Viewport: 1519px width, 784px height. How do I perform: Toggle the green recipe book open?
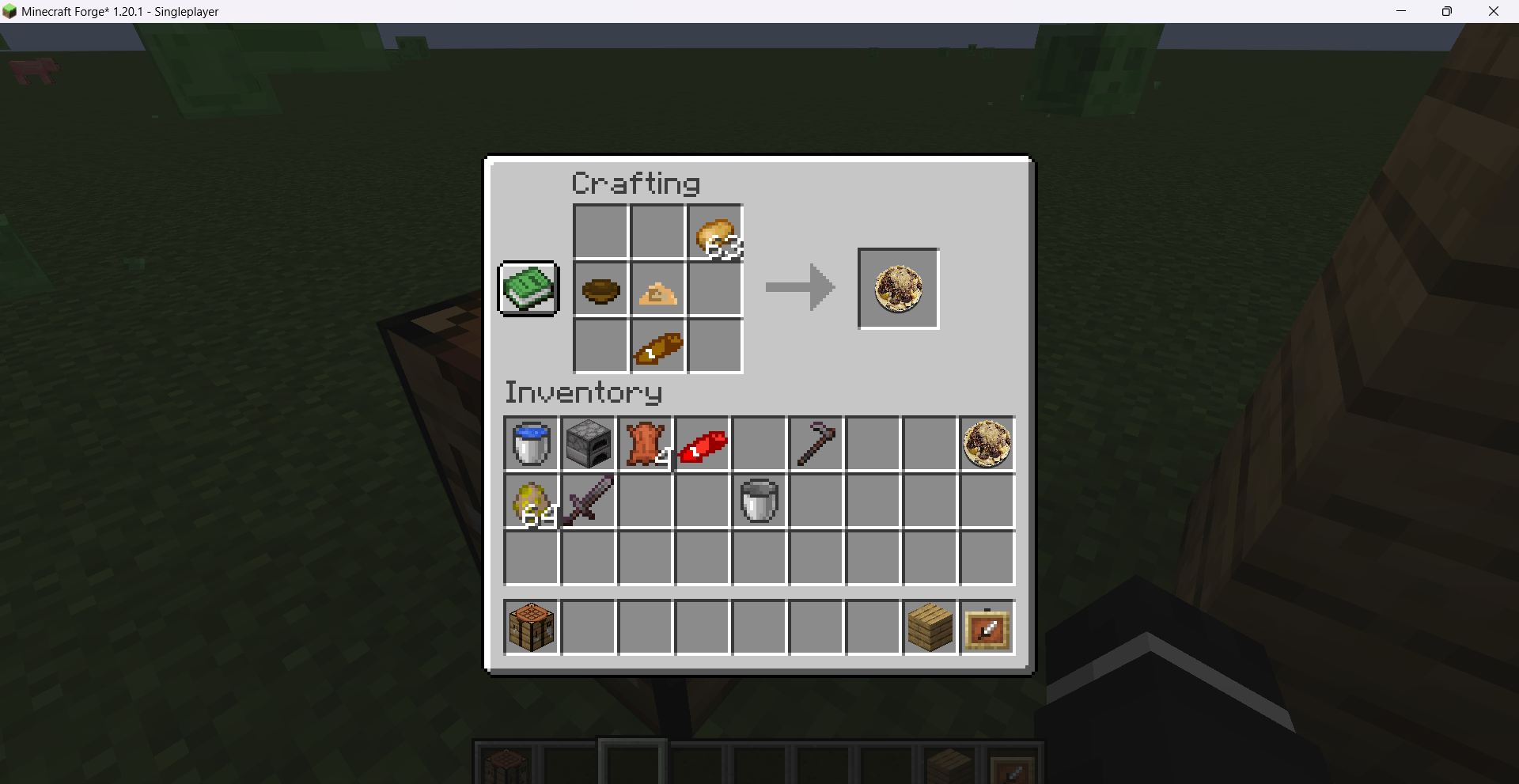click(527, 288)
